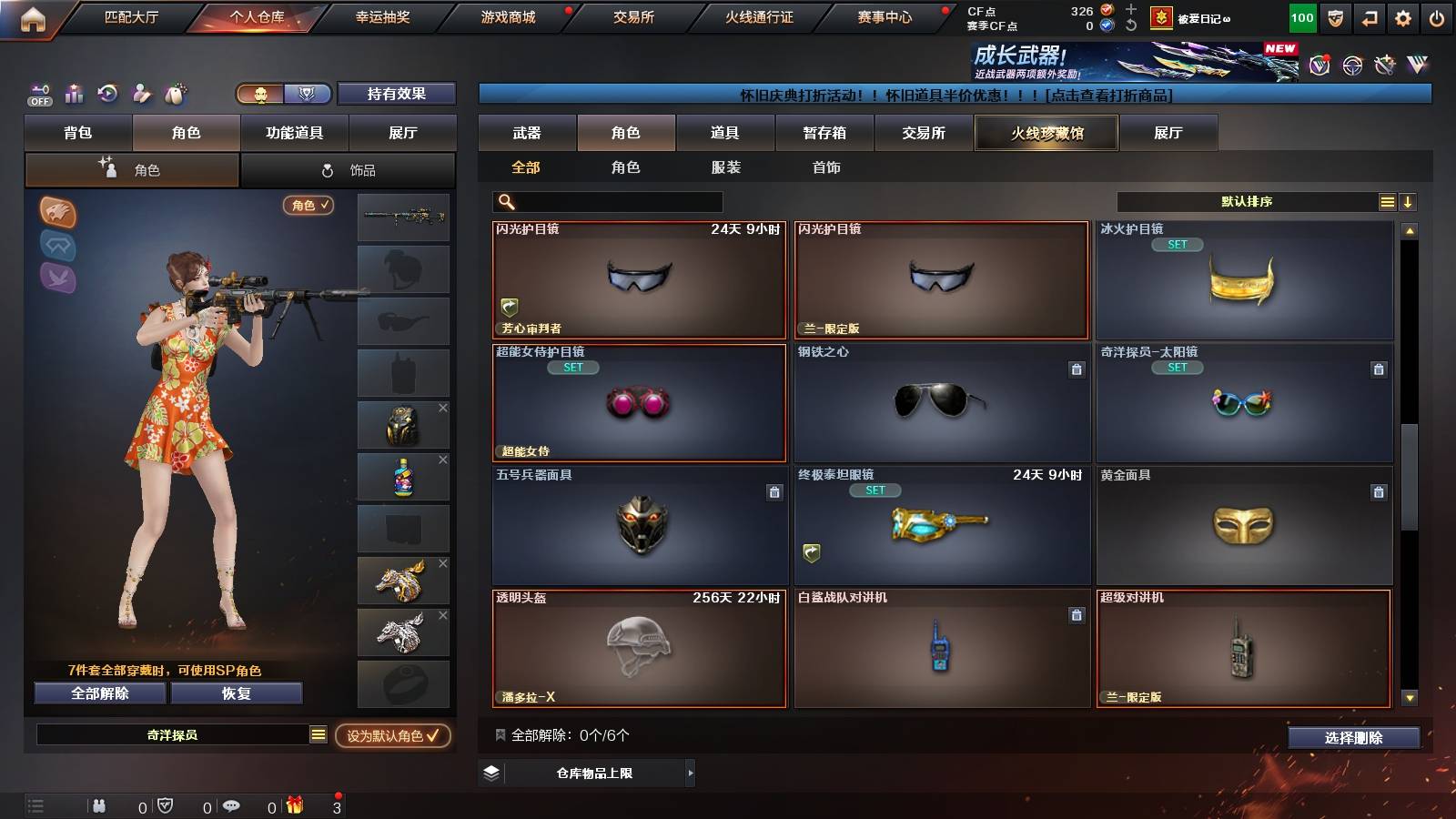Image resolution: width=1456 pixels, height=819 pixels.
Task: Click the 全部解除 button
Action: tap(98, 693)
